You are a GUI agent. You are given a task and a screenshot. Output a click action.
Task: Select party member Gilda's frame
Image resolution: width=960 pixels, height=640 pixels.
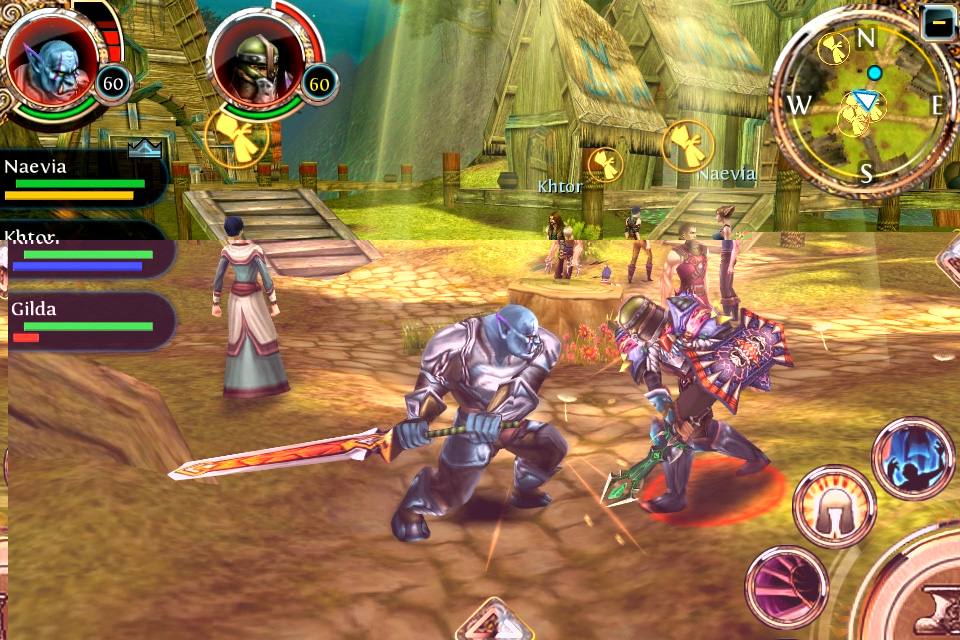point(86,322)
